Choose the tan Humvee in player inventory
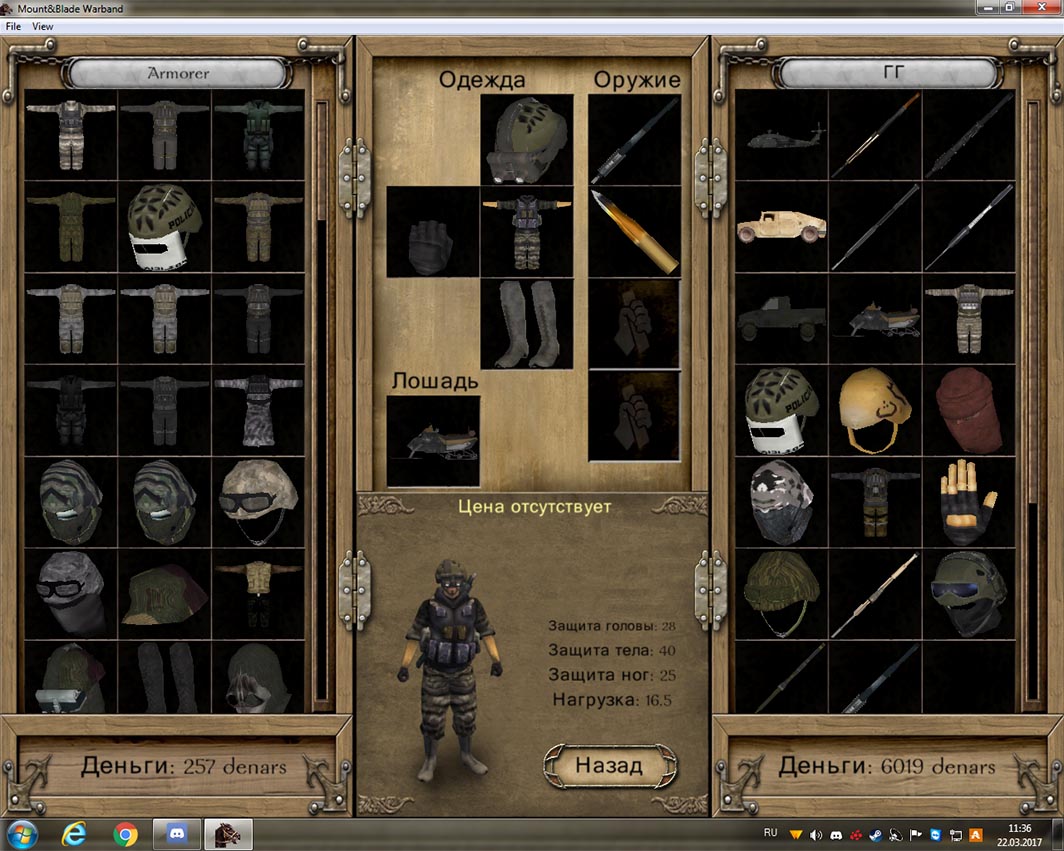Image resolution: width=1064 pixels, height=851 pixels. pos(781,227)
